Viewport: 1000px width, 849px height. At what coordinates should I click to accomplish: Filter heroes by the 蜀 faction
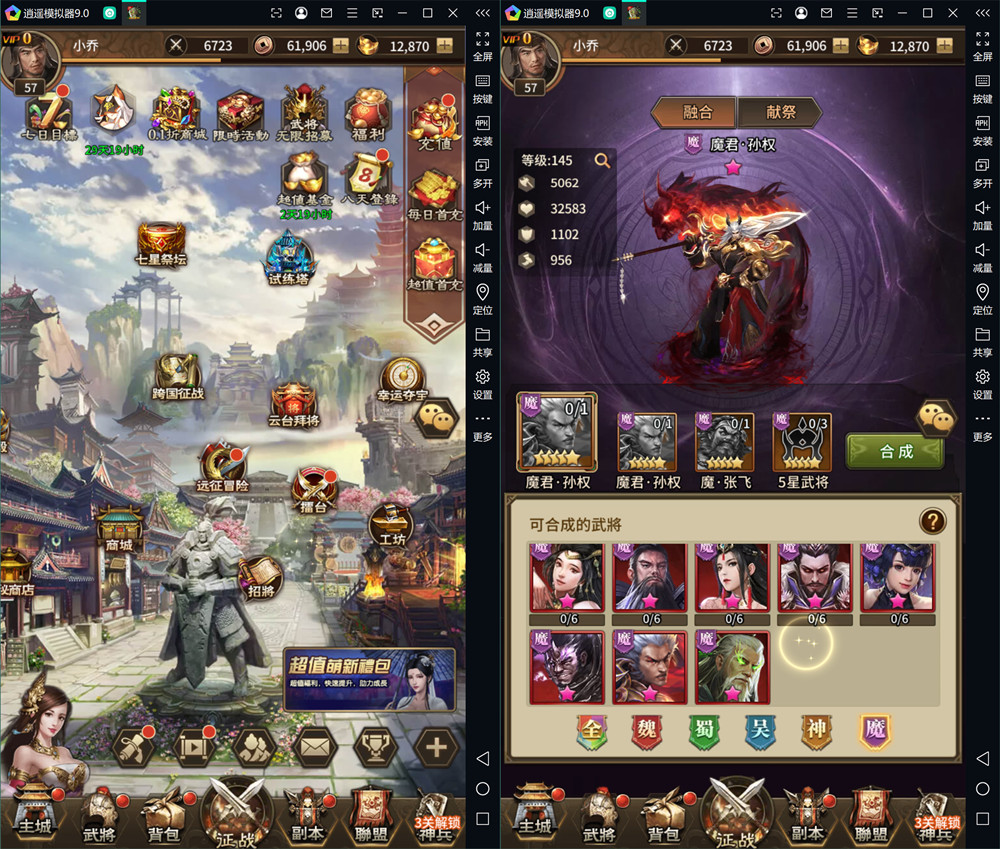pyautogui.click(x=703, y=731)
